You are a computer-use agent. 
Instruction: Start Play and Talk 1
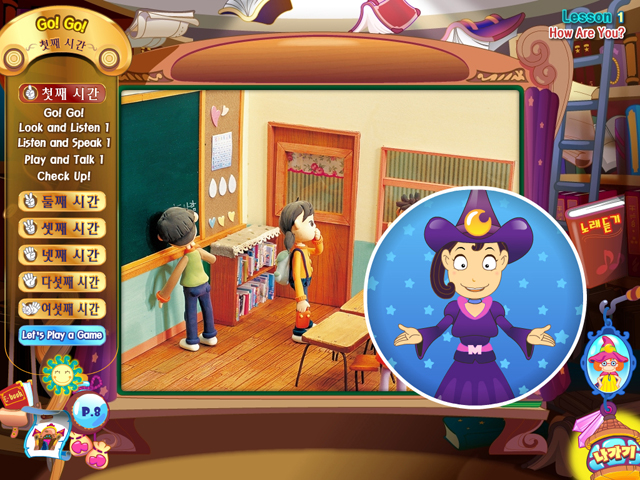point(64,159)
